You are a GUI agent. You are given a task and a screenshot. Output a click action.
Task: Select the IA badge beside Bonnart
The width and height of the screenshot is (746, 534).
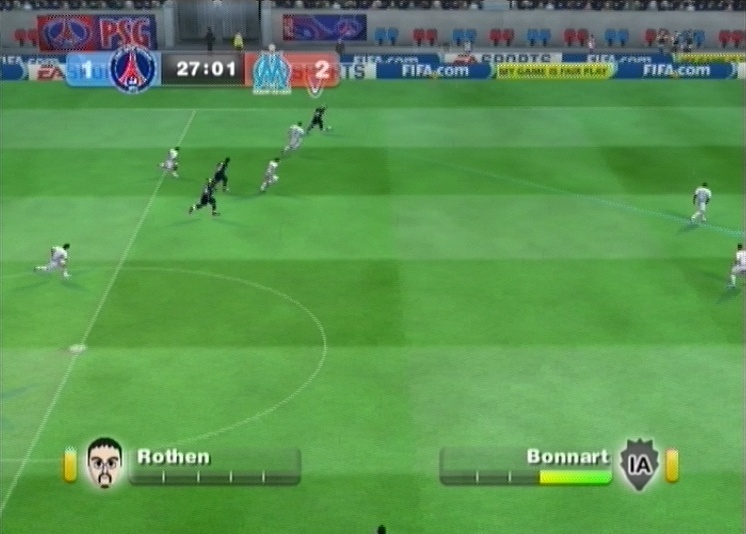[x=638, y=464]
